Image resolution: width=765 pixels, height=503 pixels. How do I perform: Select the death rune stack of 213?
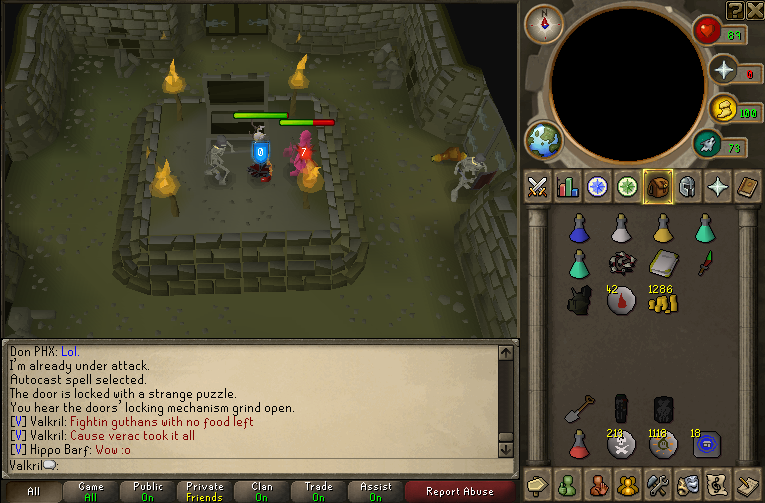620,443
